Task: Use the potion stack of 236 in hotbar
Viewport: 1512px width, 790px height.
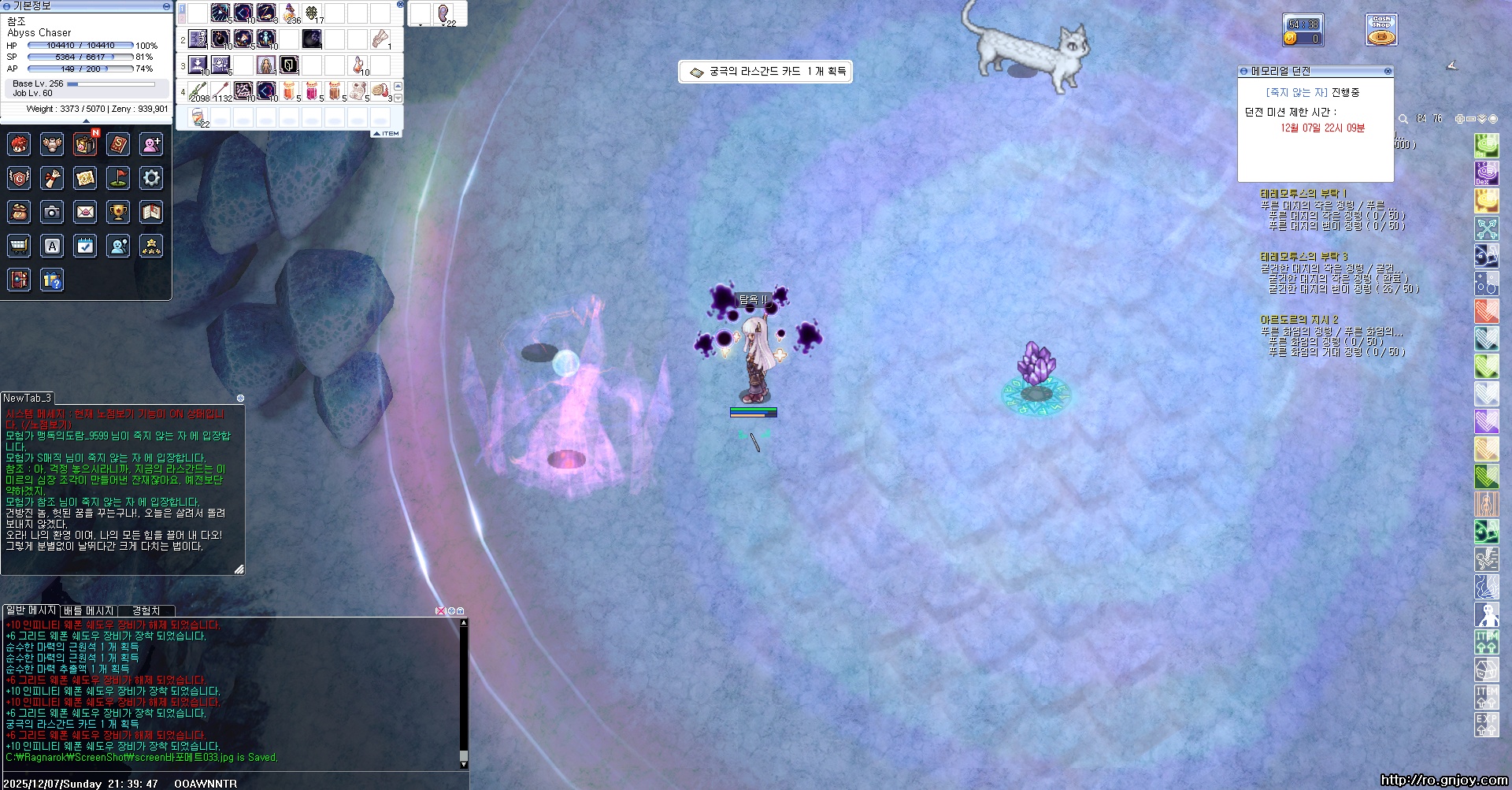Action: 291,13
